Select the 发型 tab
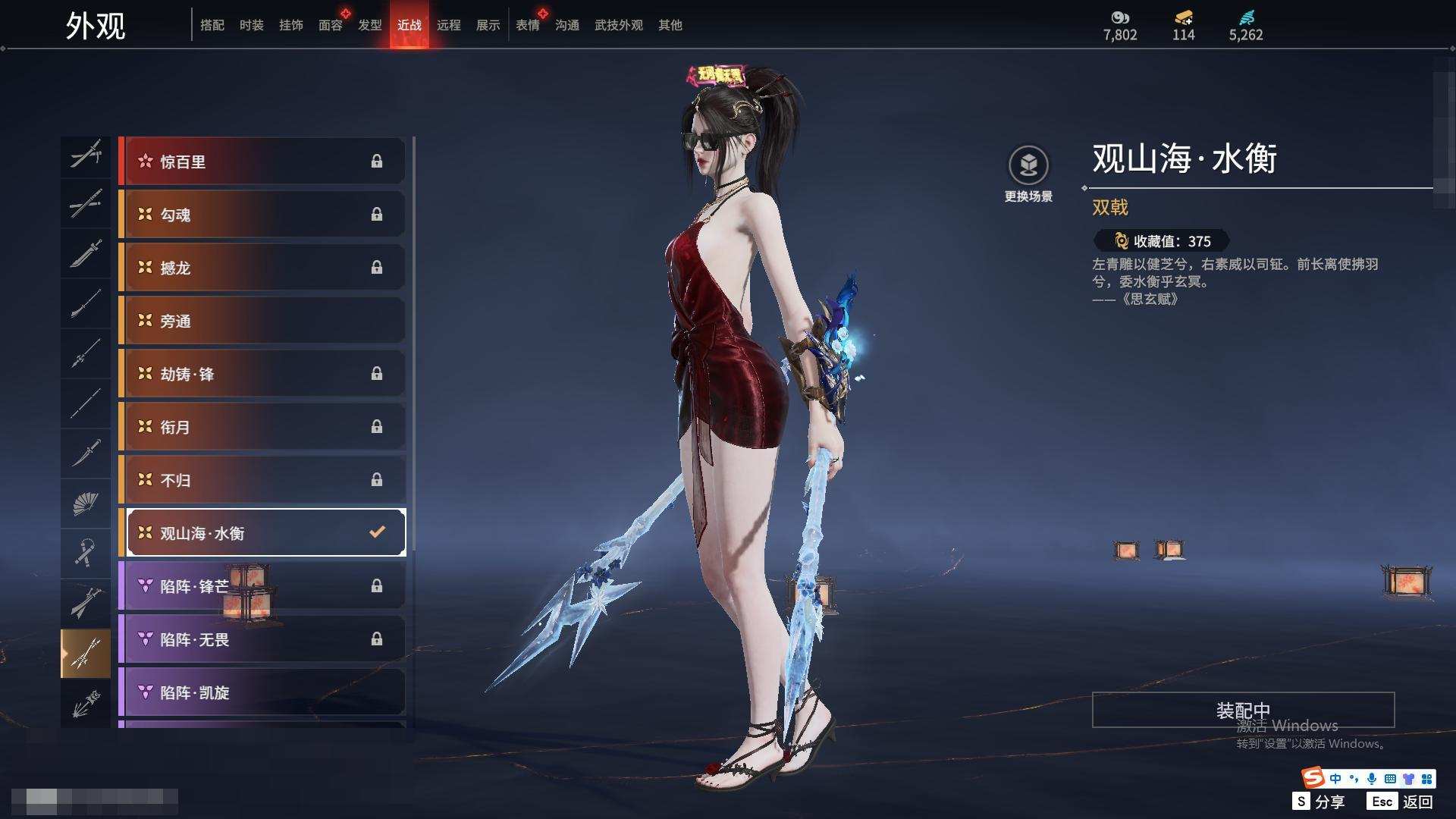The width and height of the screenshot is (1456, 819). pyautogui.click(x=369, y=25)
